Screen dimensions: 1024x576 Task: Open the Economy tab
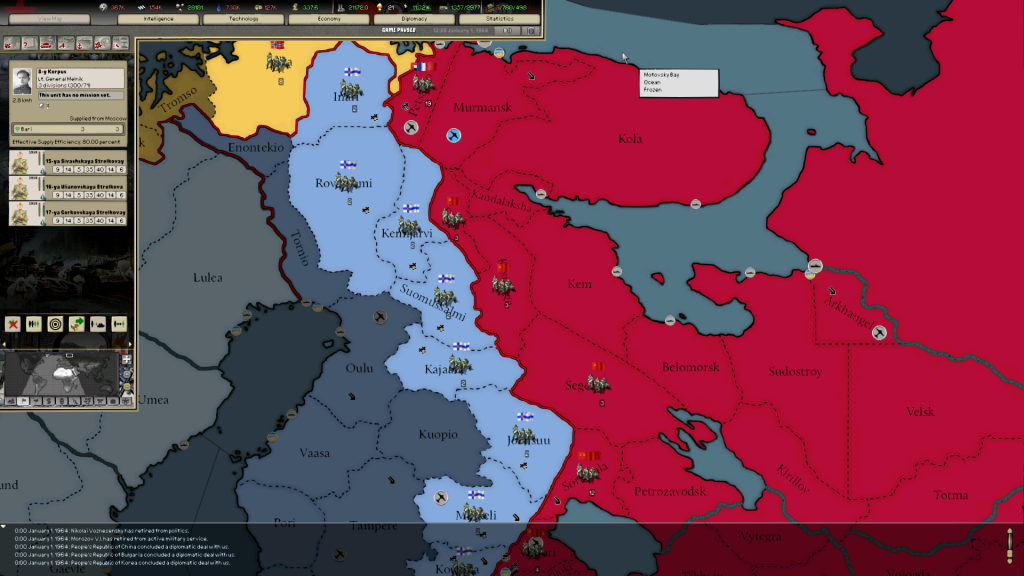click(x=328, y=18)
